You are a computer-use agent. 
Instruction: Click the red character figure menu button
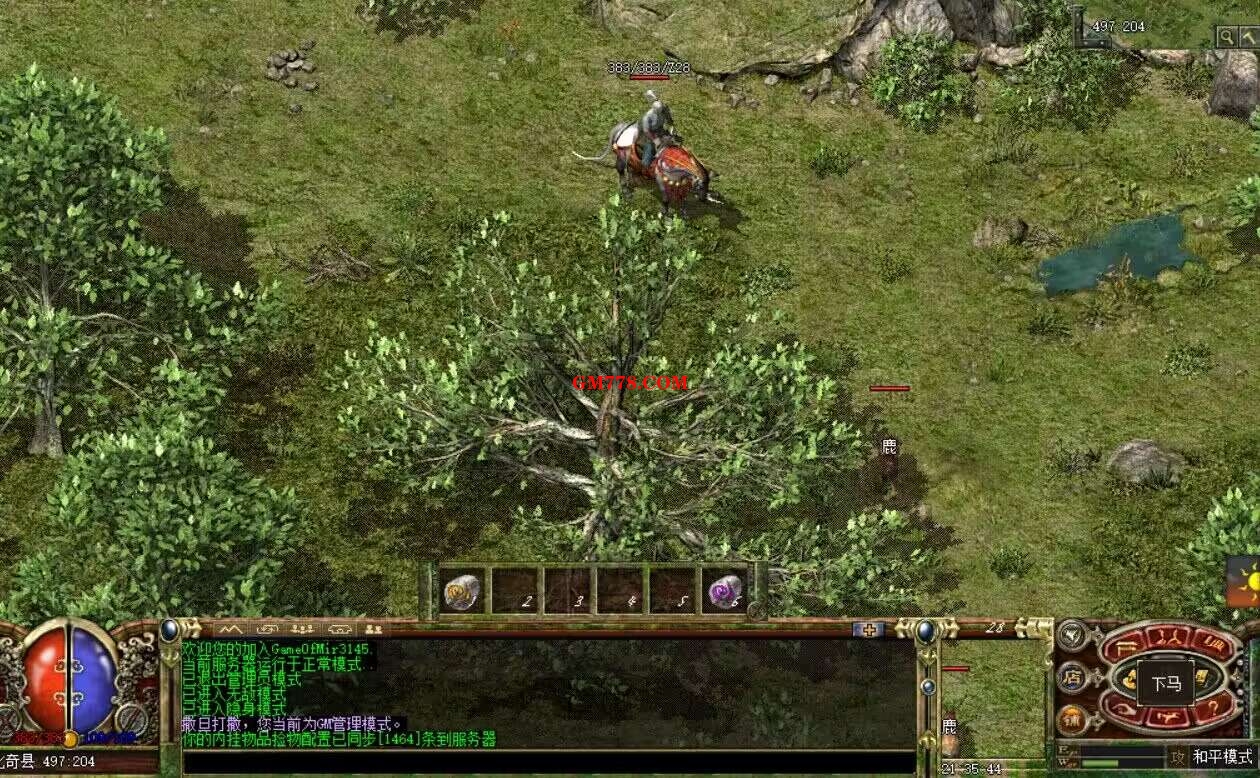click(1166, 639)
